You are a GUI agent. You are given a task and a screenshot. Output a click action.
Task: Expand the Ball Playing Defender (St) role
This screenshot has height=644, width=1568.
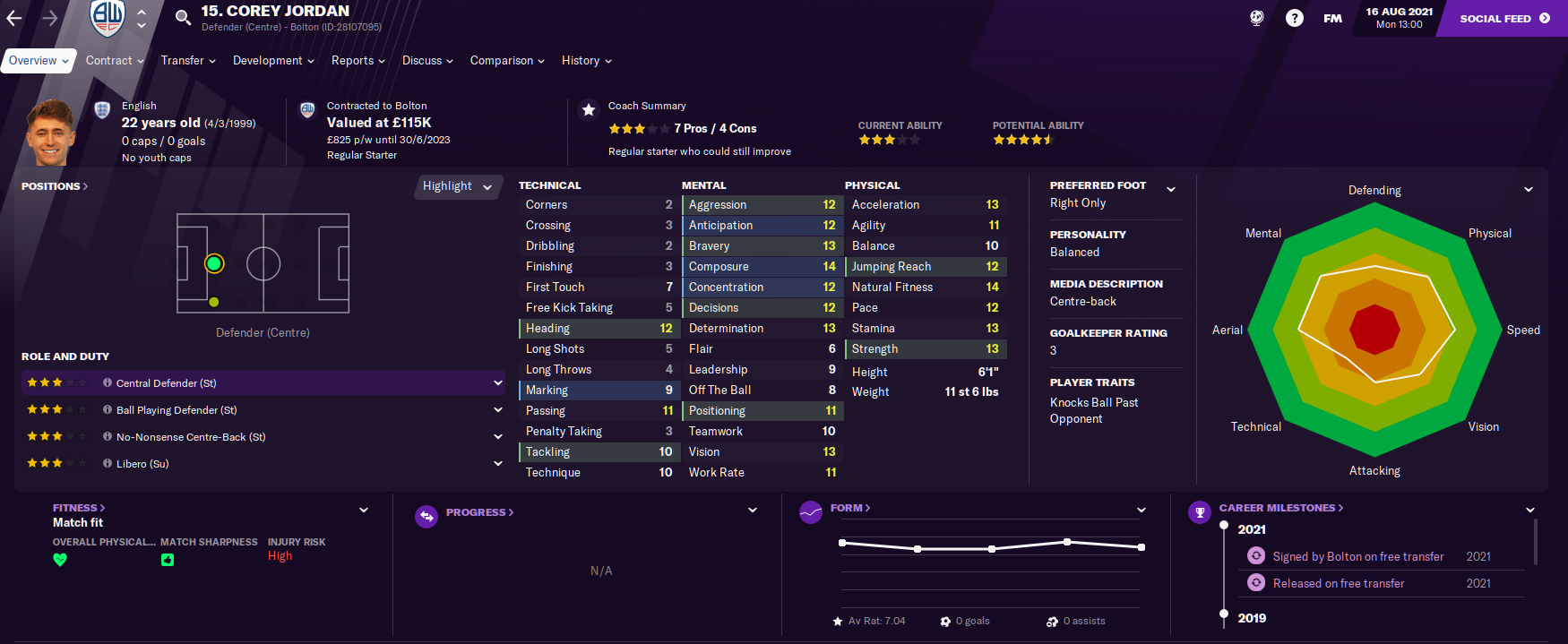[498, 410]
